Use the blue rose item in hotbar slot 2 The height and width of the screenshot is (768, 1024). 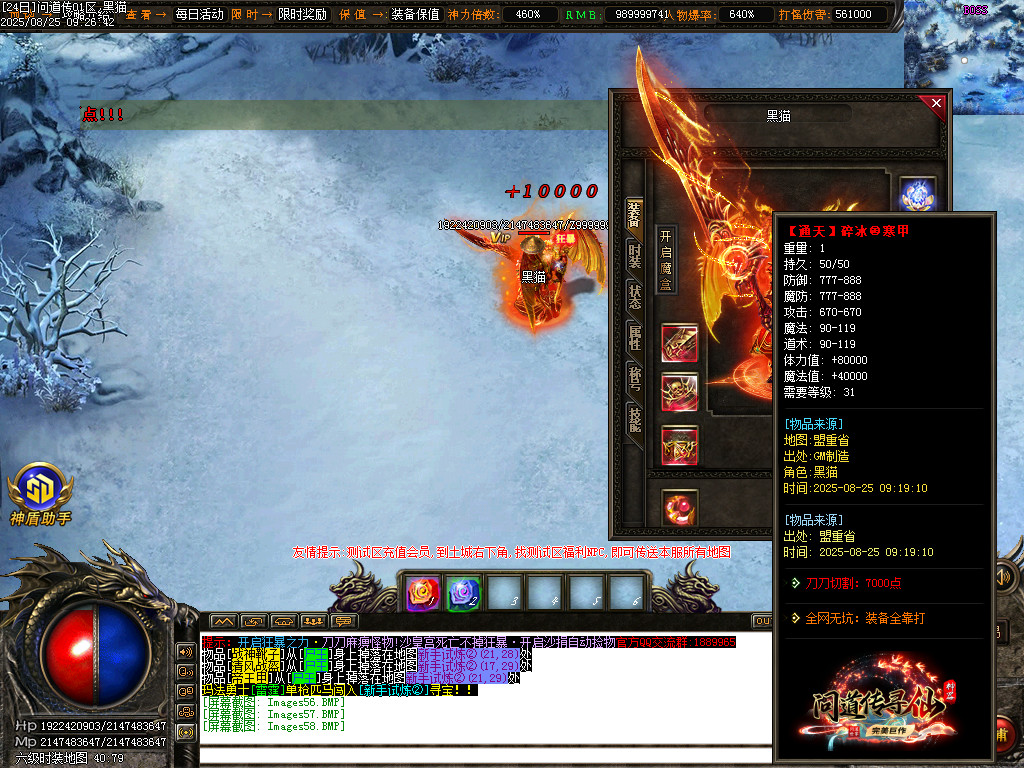[x=463, y=594]
